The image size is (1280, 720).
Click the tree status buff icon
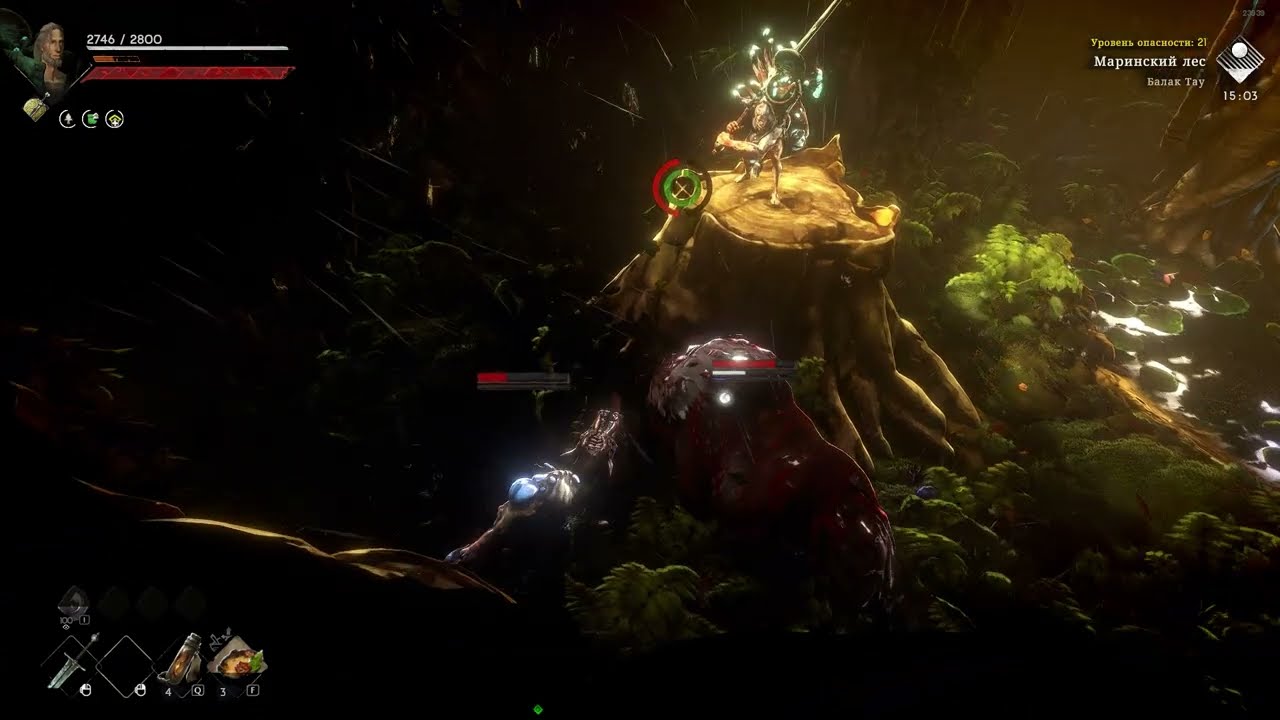(67, 119)
